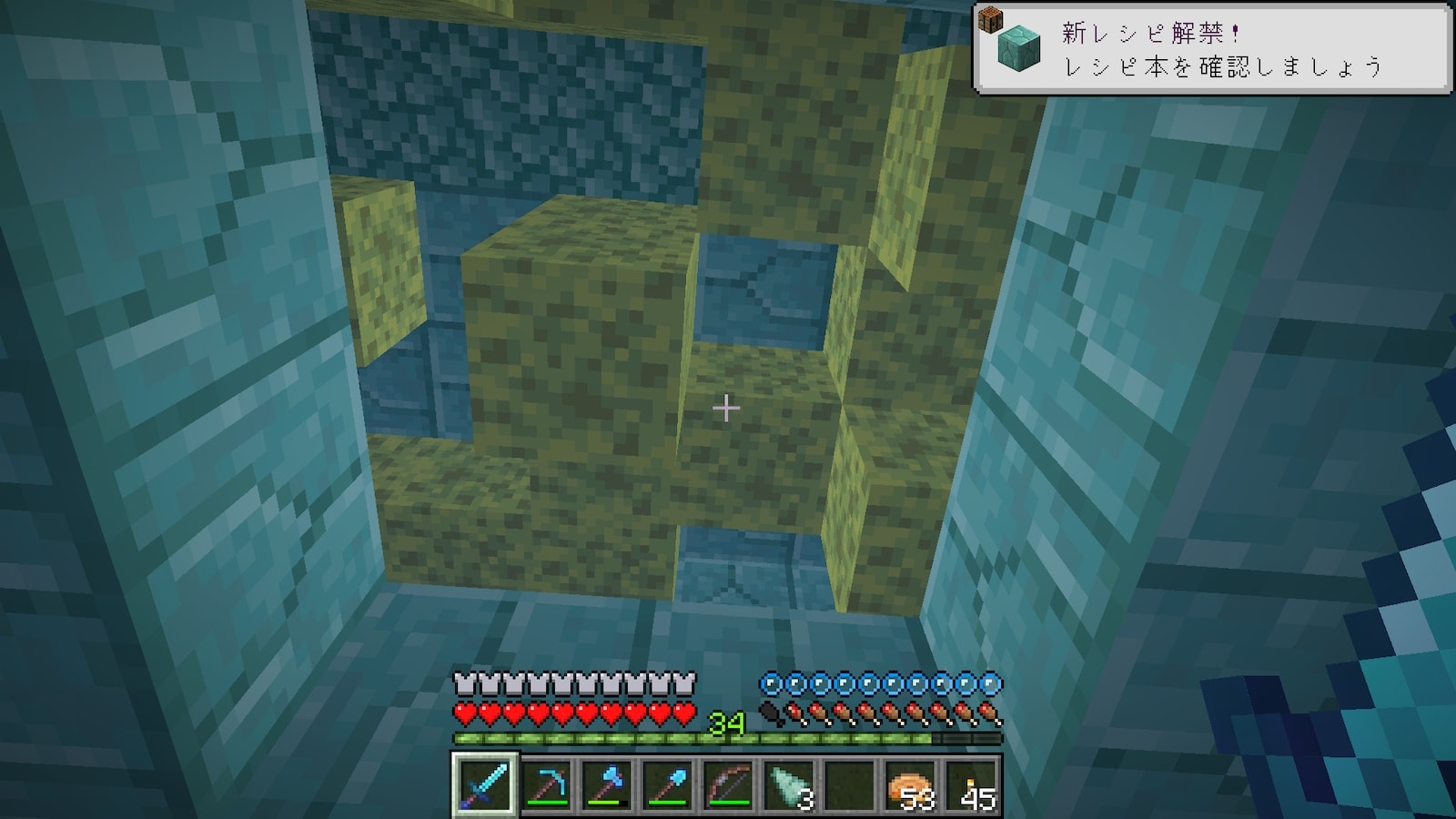Screen dimensions: 1456x819
Task: Select the pumpkin pie stack
Action: 911,783
